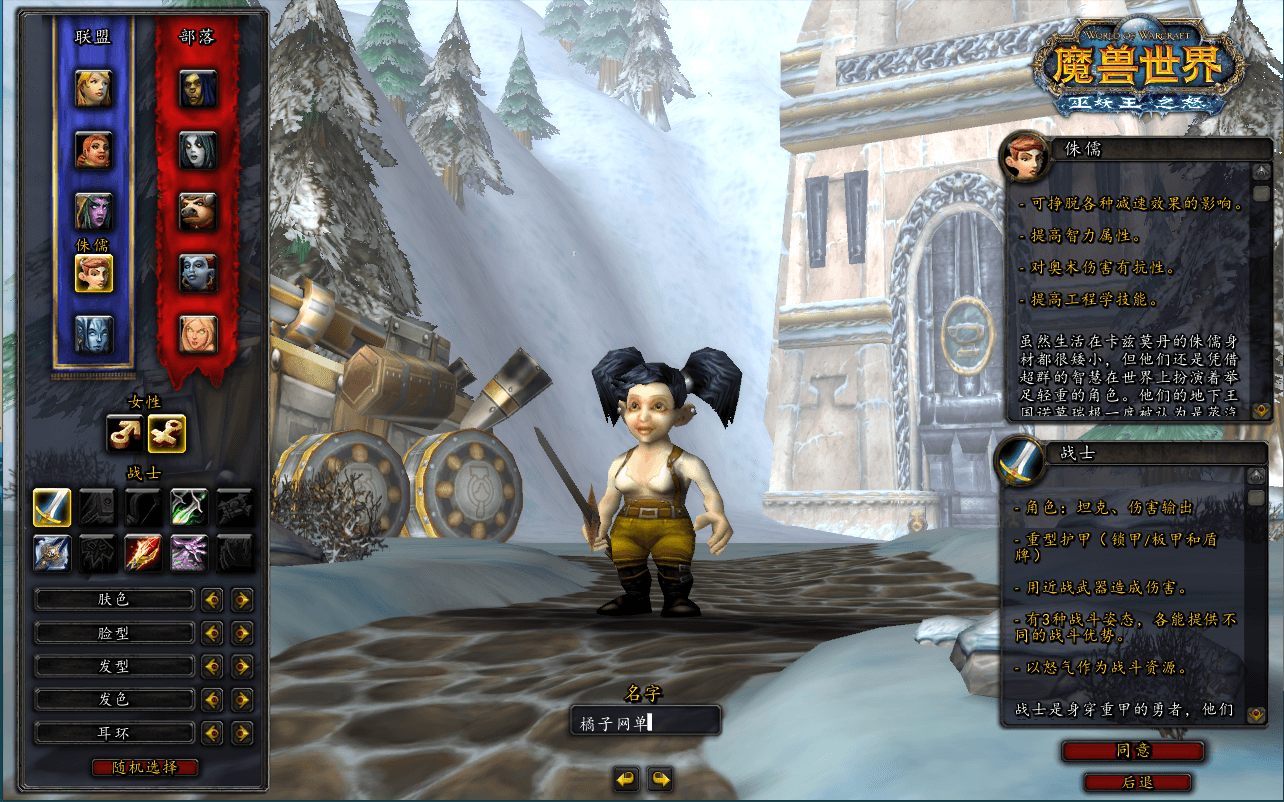Viewport: 1284px width, 802px height.
Task: Go back using the 后退 button
Action: [x=1137, y=782]
